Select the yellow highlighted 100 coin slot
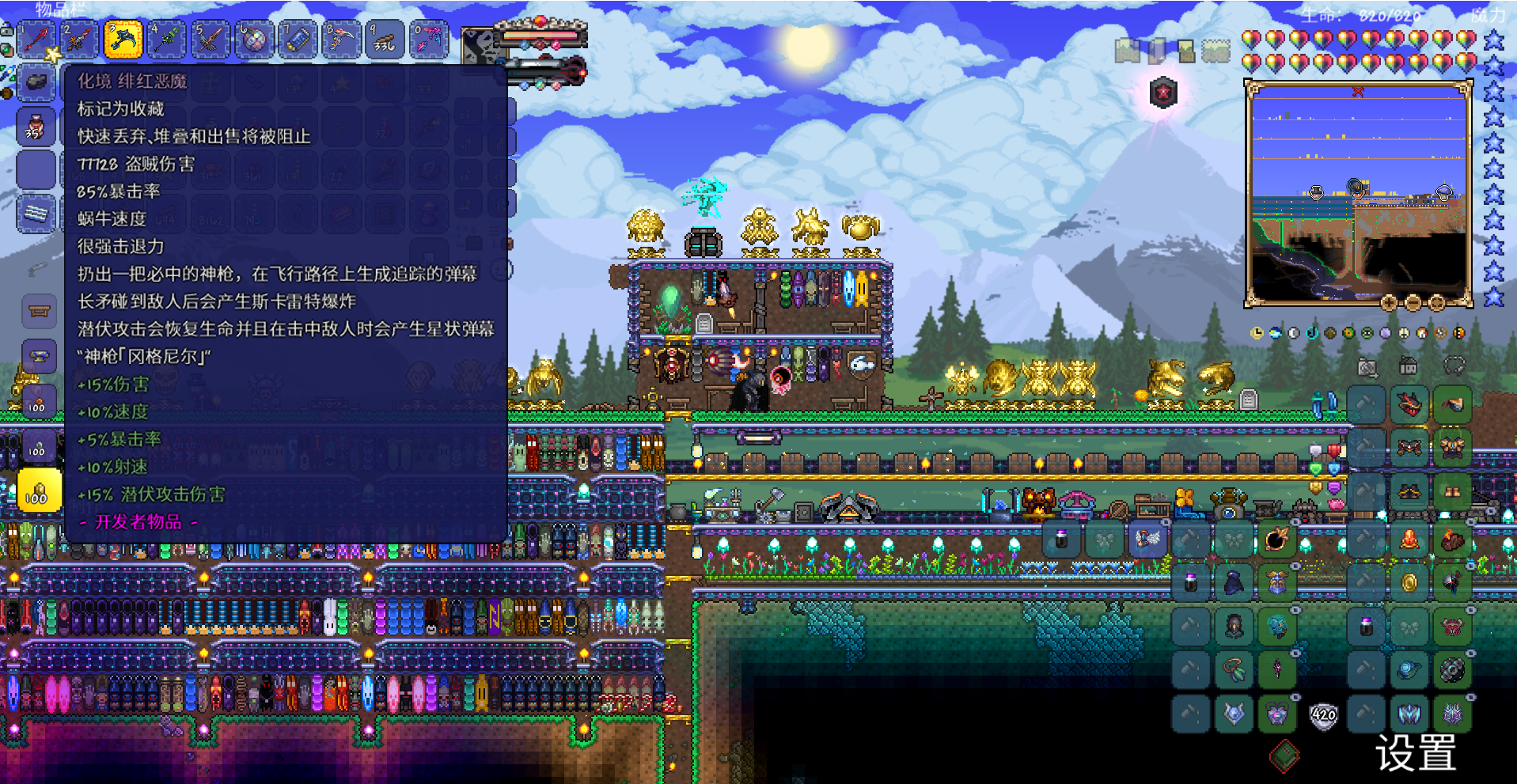 (x=37, y=490)
